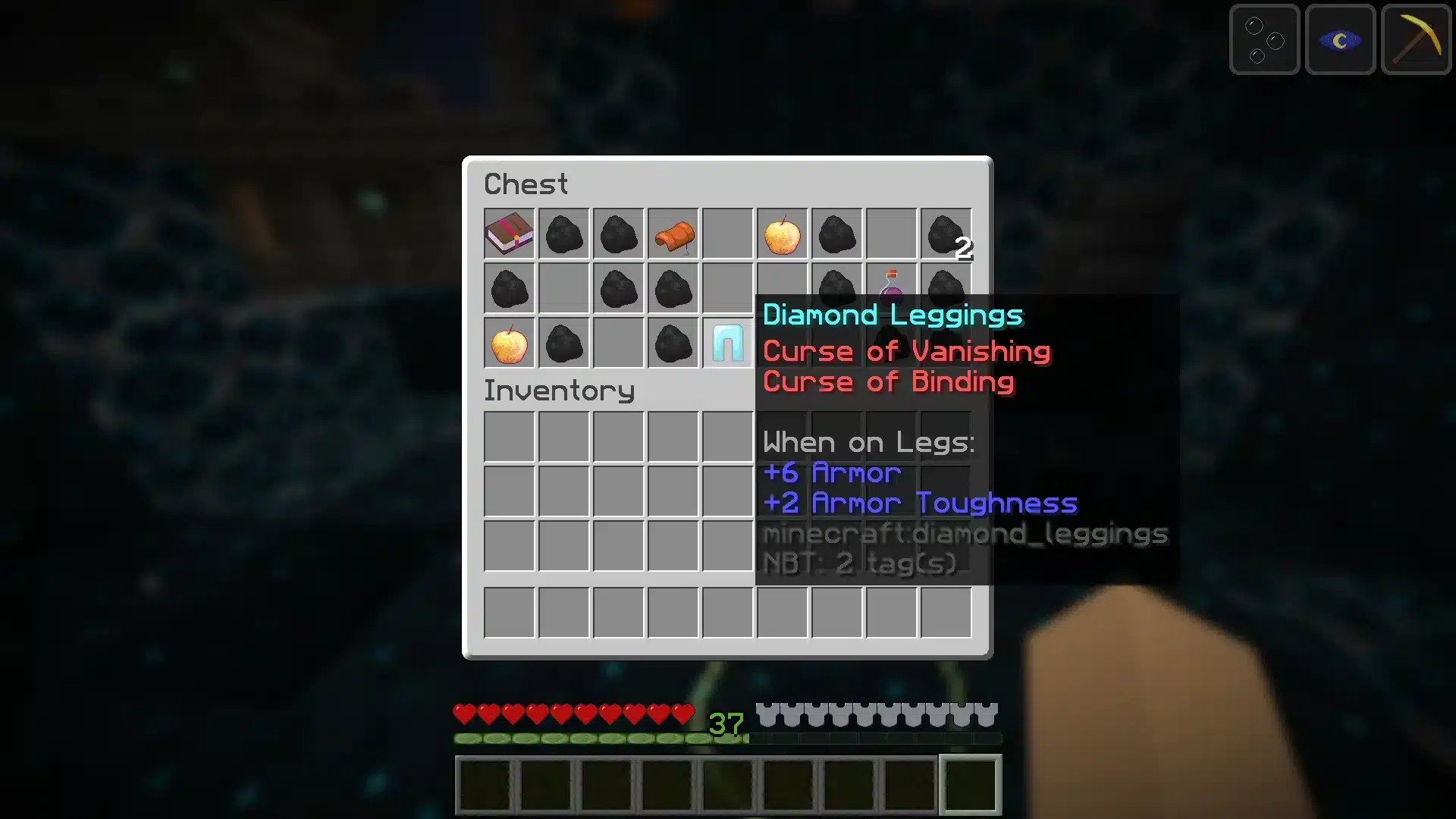The image size is (1456, 819).
Task: Select the coal next to the enchanted book
Action: 563,234
